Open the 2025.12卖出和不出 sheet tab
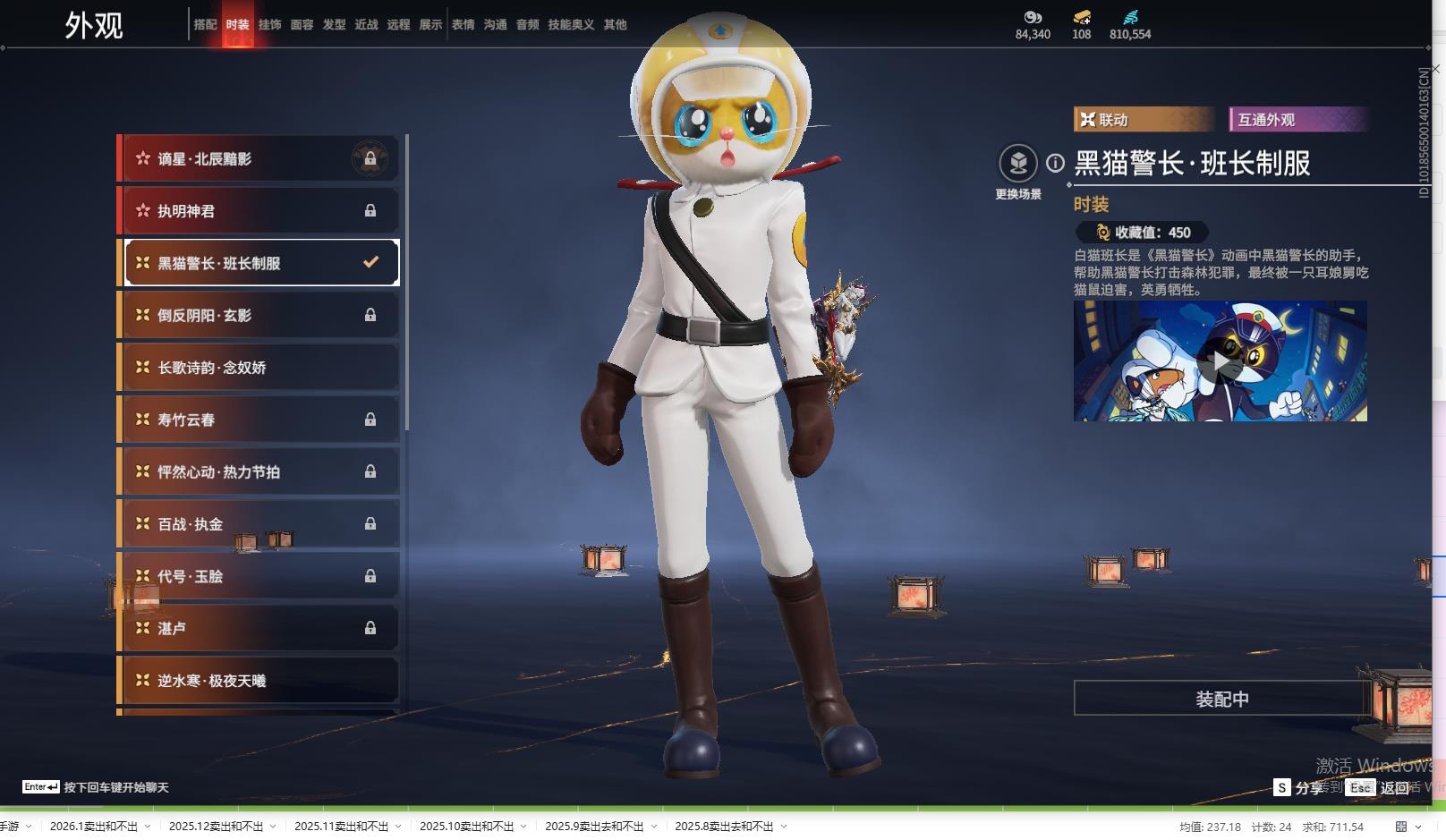Image resolution: width=1446 pixels, height=840 pixels. (x=216, y=827)
